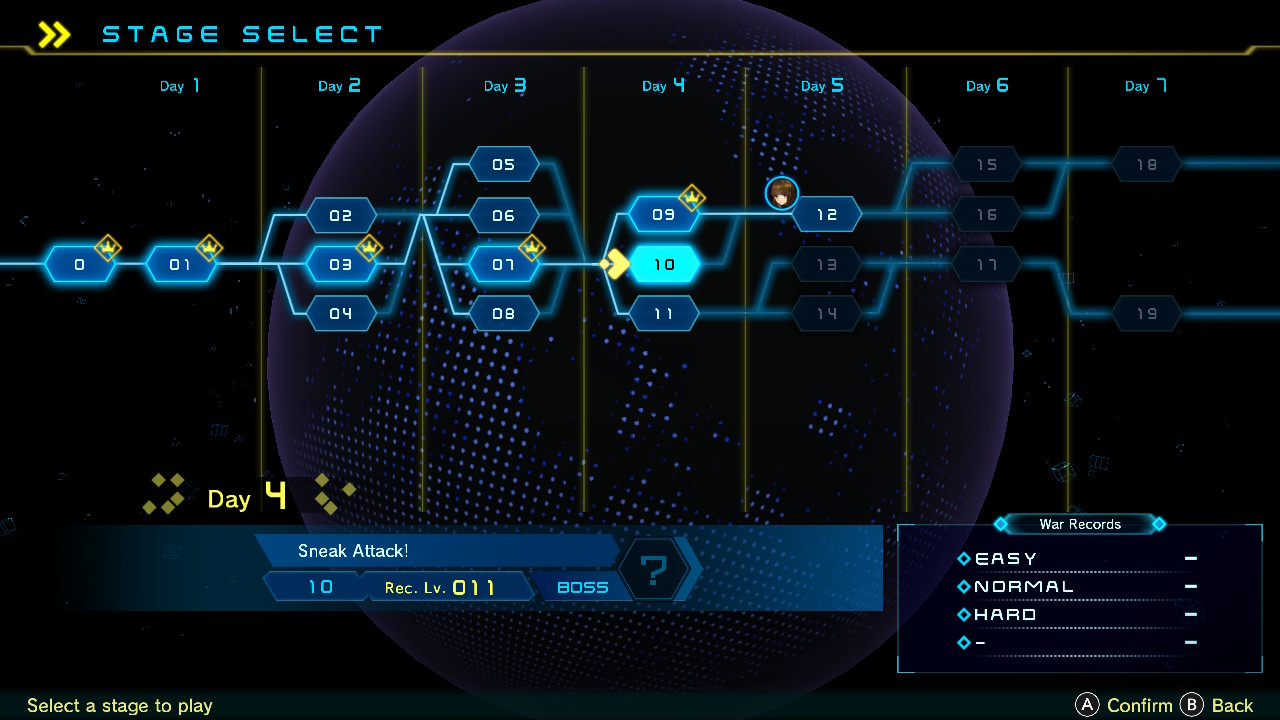
Task: Select stage 05 node
Action: point(503,164)
